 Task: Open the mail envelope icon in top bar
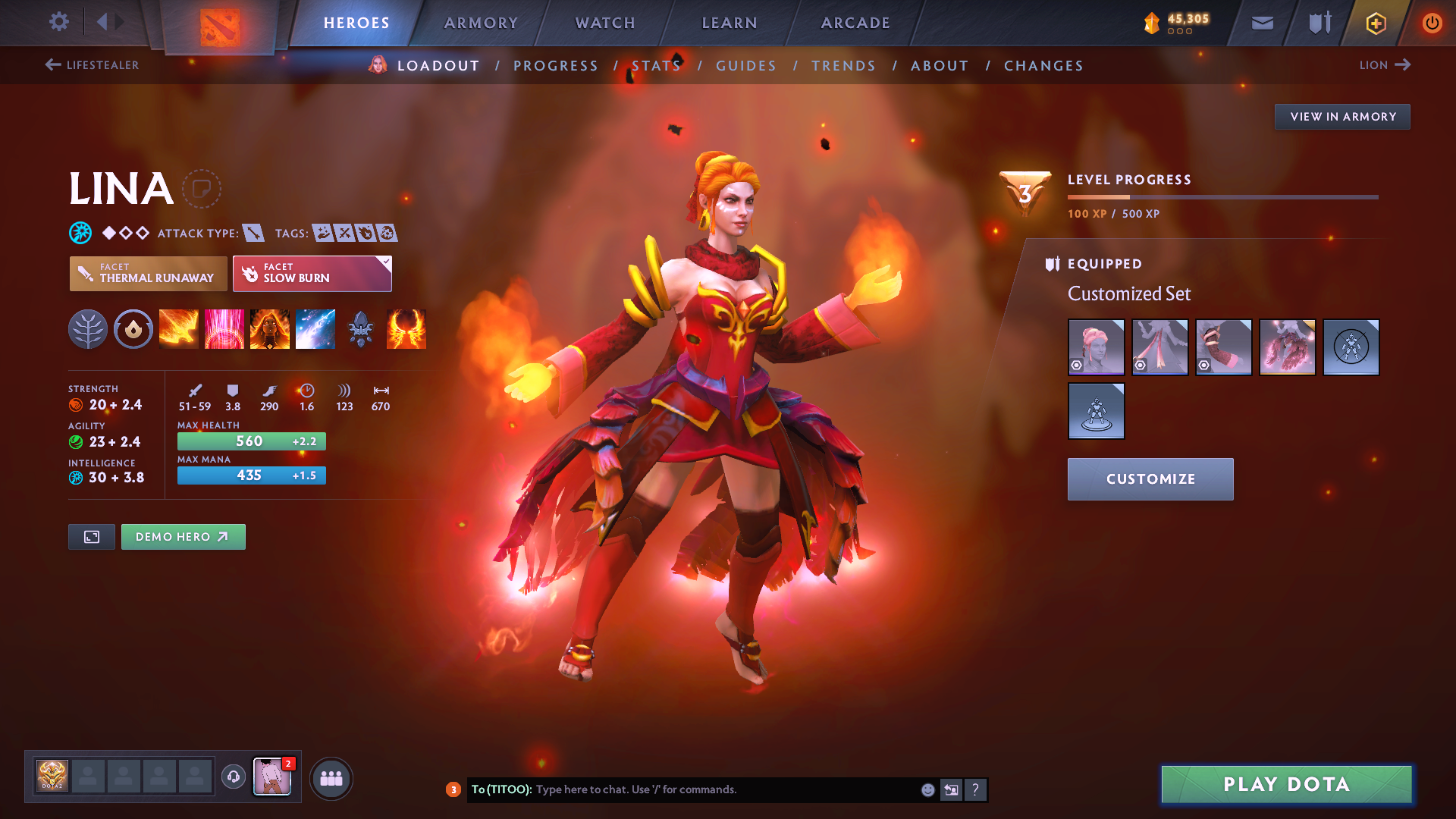1262,23
